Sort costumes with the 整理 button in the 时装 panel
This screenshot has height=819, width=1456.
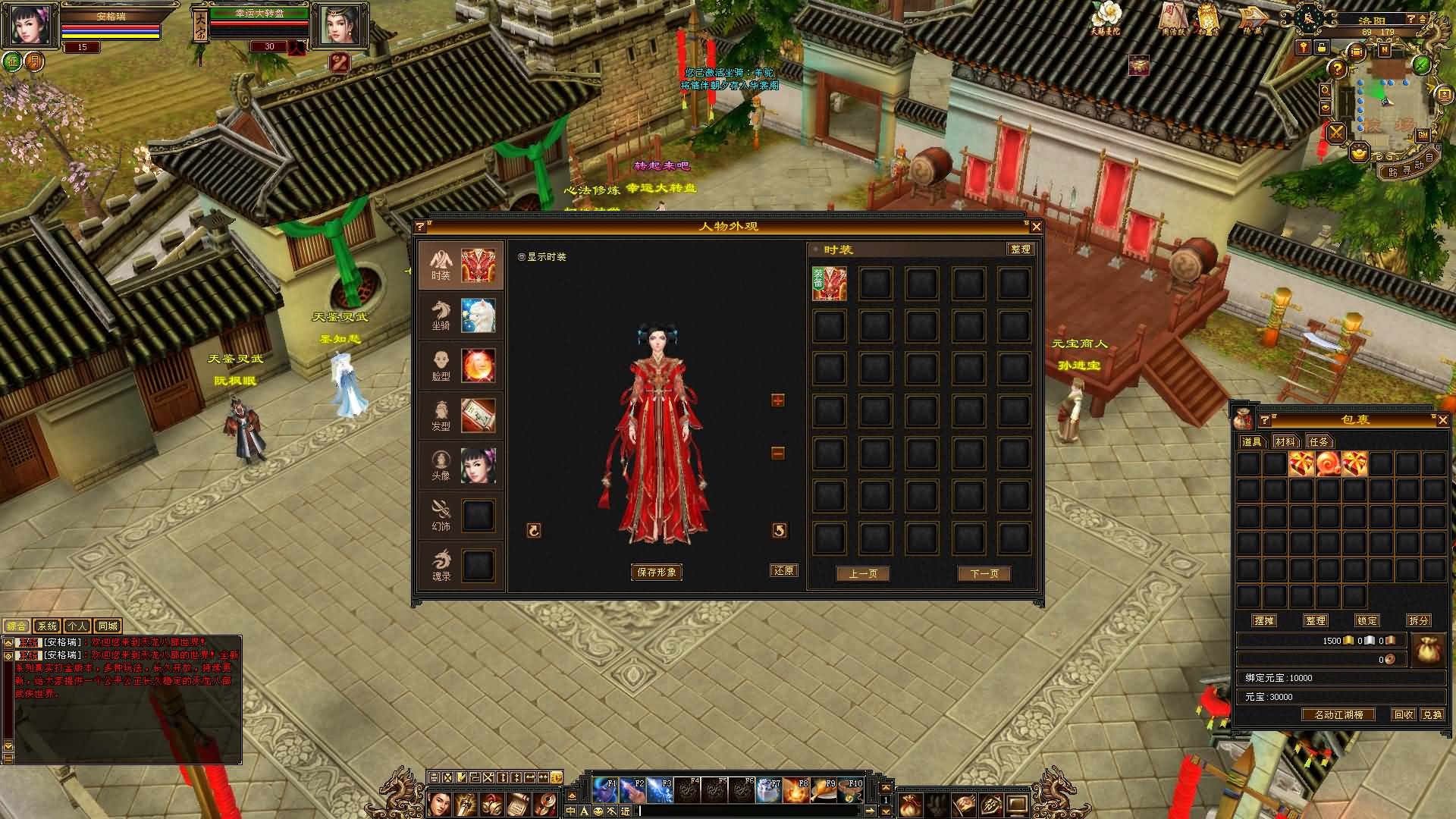click(1020, 249)
